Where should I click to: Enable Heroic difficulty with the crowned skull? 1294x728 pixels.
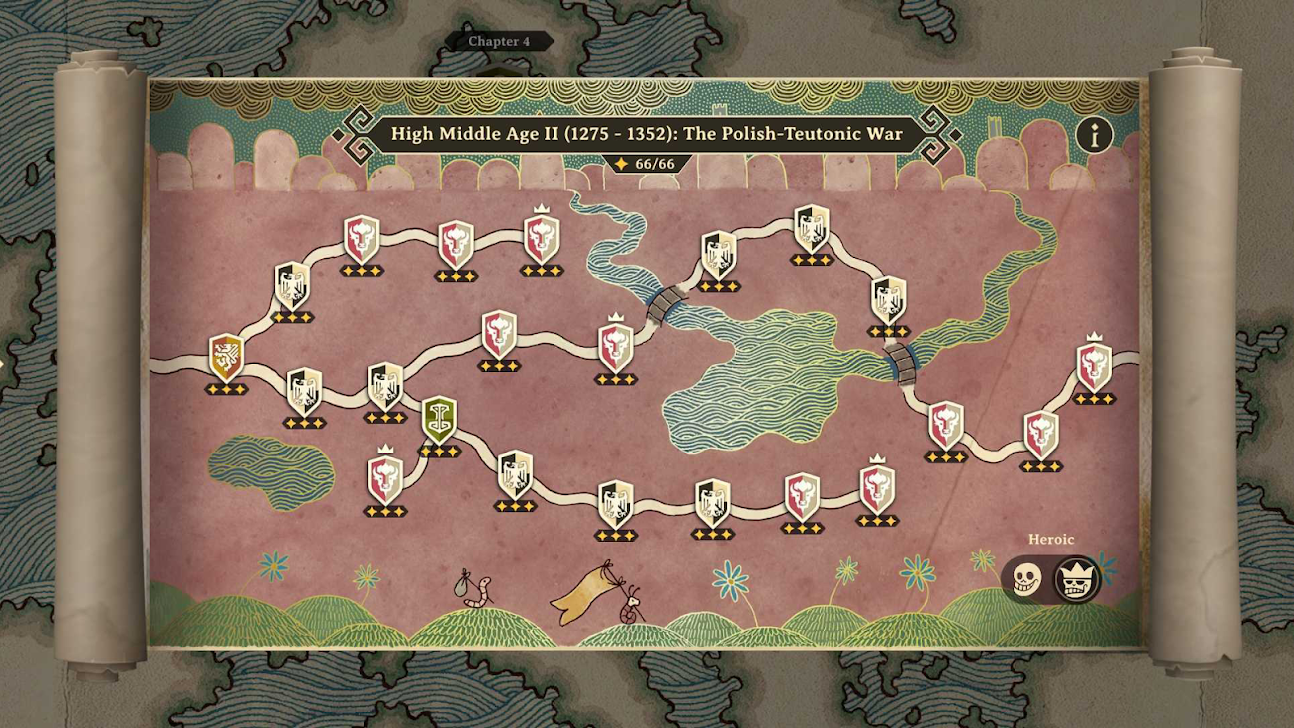pos(1077,578)
